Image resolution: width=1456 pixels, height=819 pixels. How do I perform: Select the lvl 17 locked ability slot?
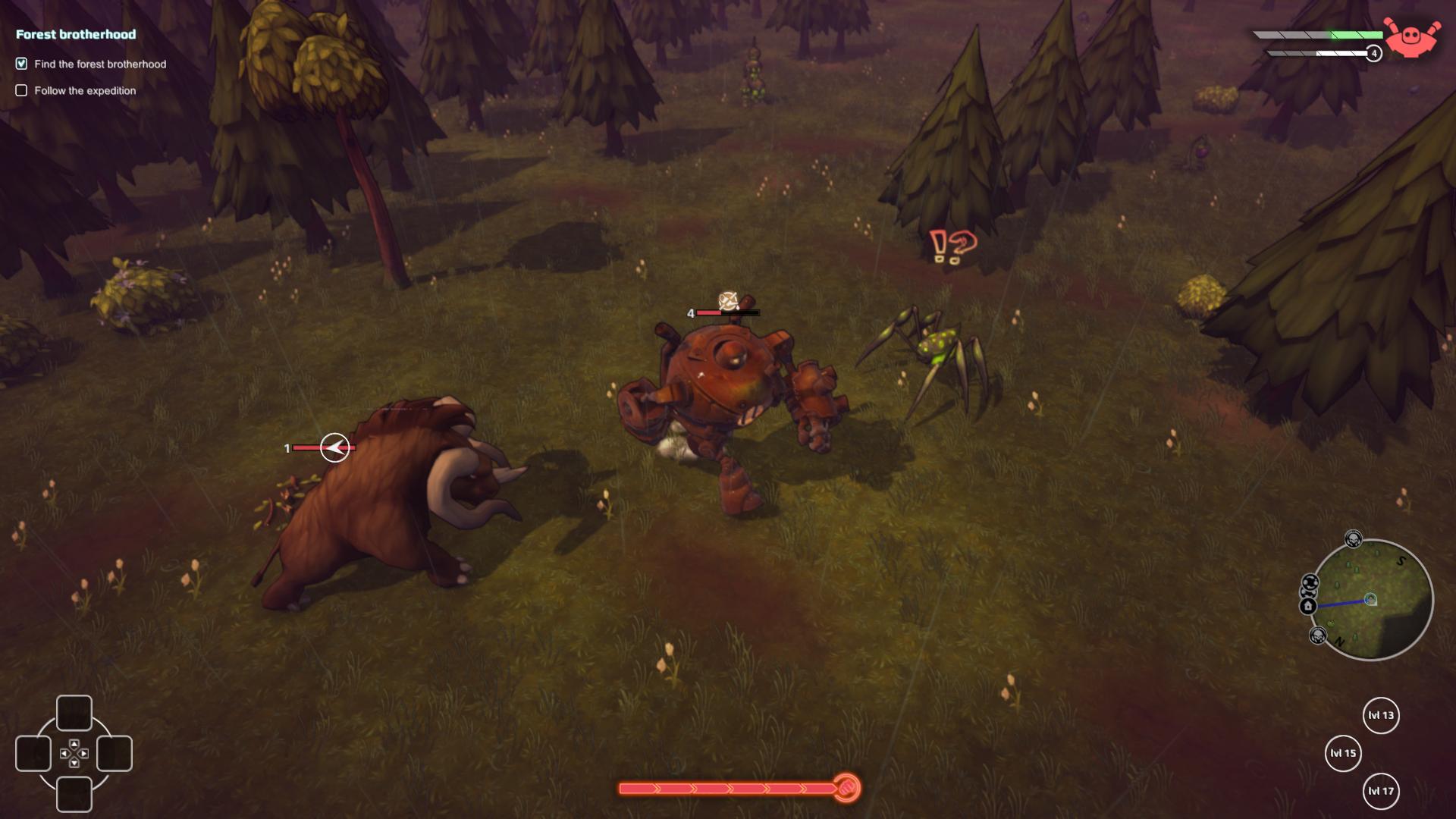click(x=1381, y=791)
